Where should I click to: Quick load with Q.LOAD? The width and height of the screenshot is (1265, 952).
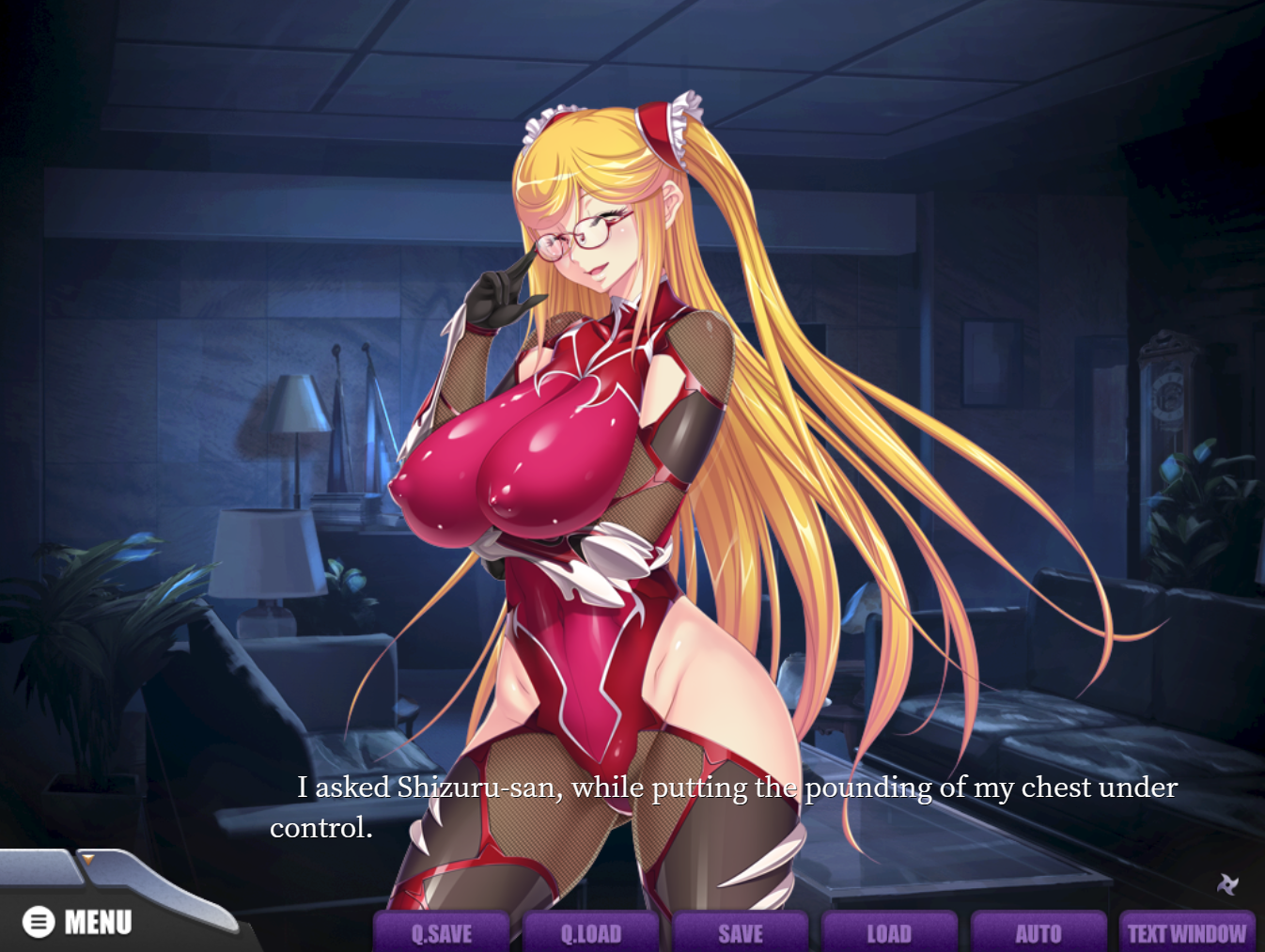click(591, 932)
